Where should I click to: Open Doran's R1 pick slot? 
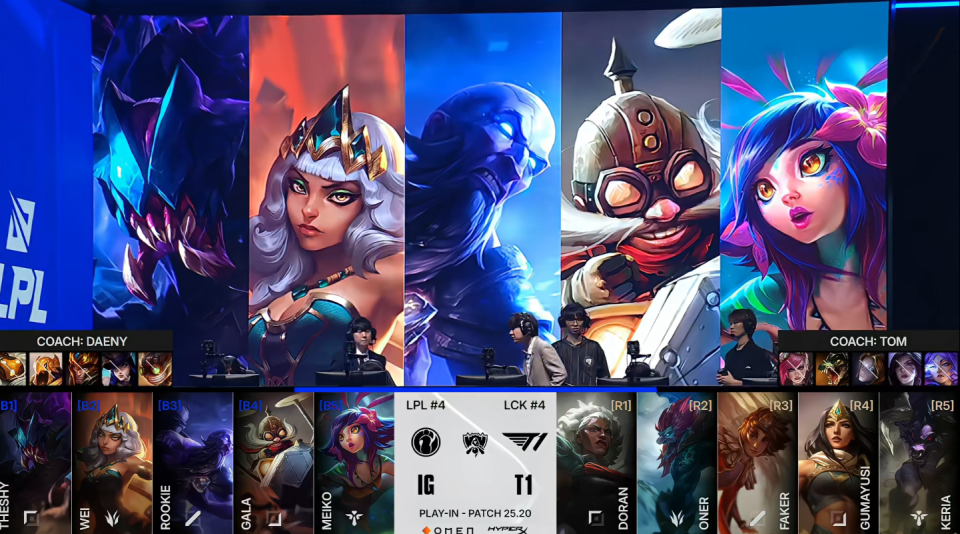[x=596, y=462]
